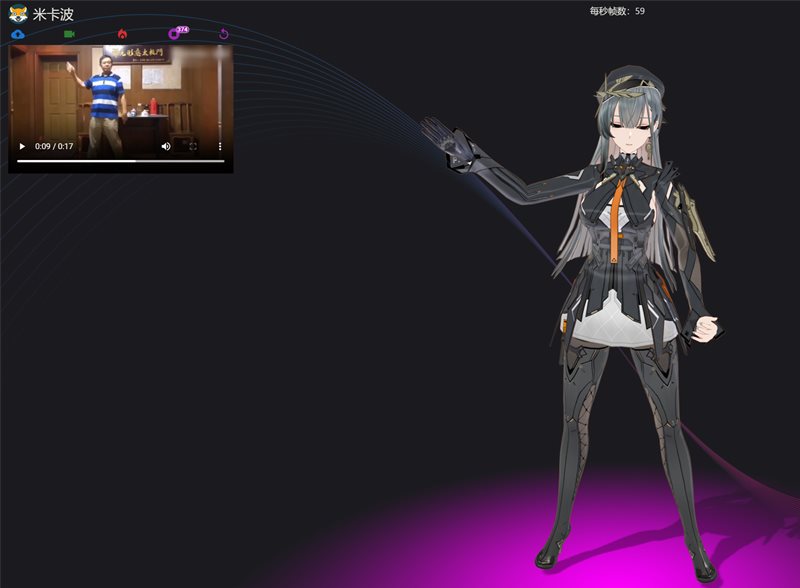Click the fox logo beside 米卡波
The height and width of the screenshot is (588, 800).
(x=18, y=14)
